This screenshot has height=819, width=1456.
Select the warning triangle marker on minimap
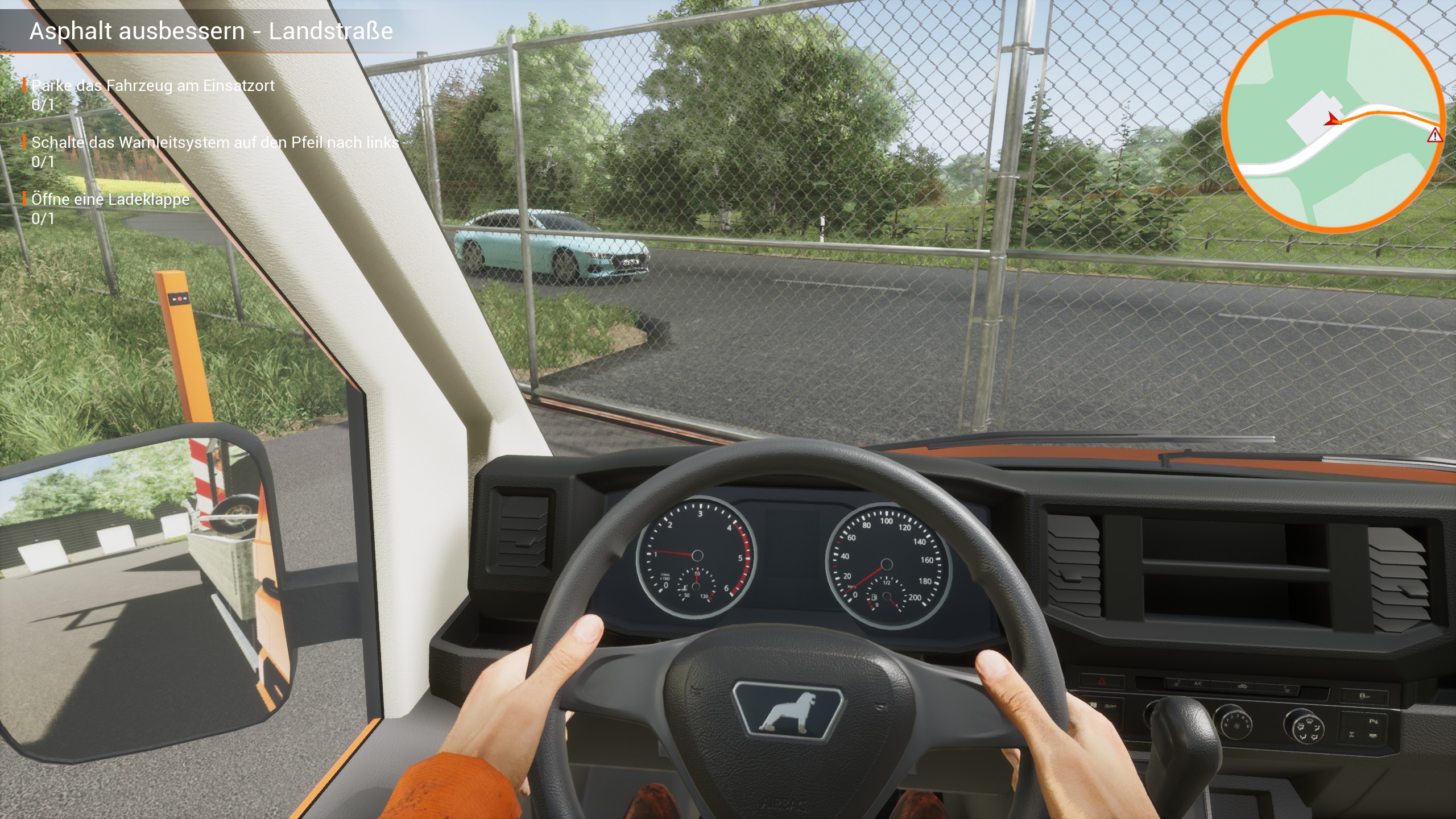[1434, 135]
